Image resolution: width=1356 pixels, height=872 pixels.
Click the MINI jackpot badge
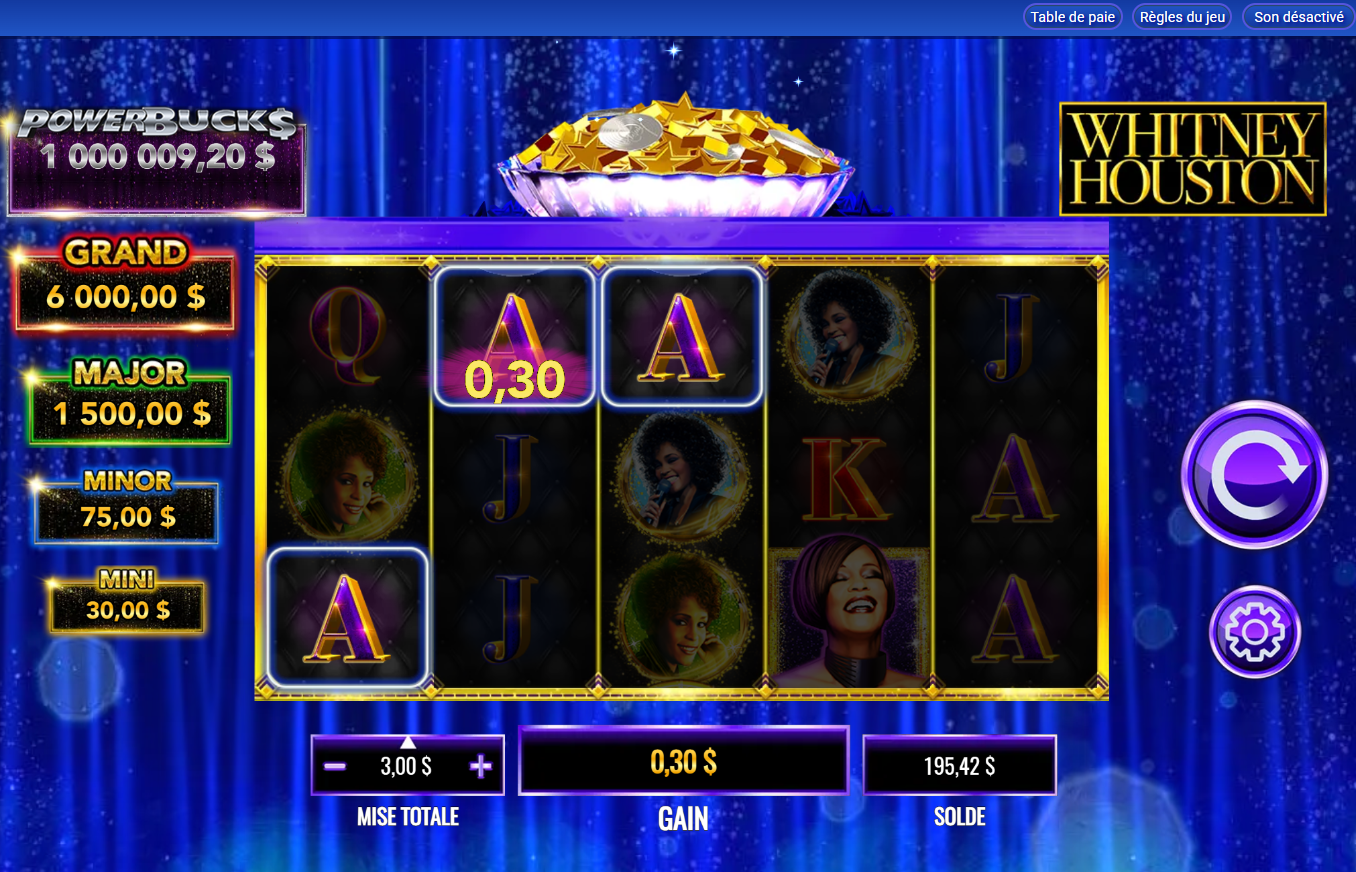pos(125,600)
